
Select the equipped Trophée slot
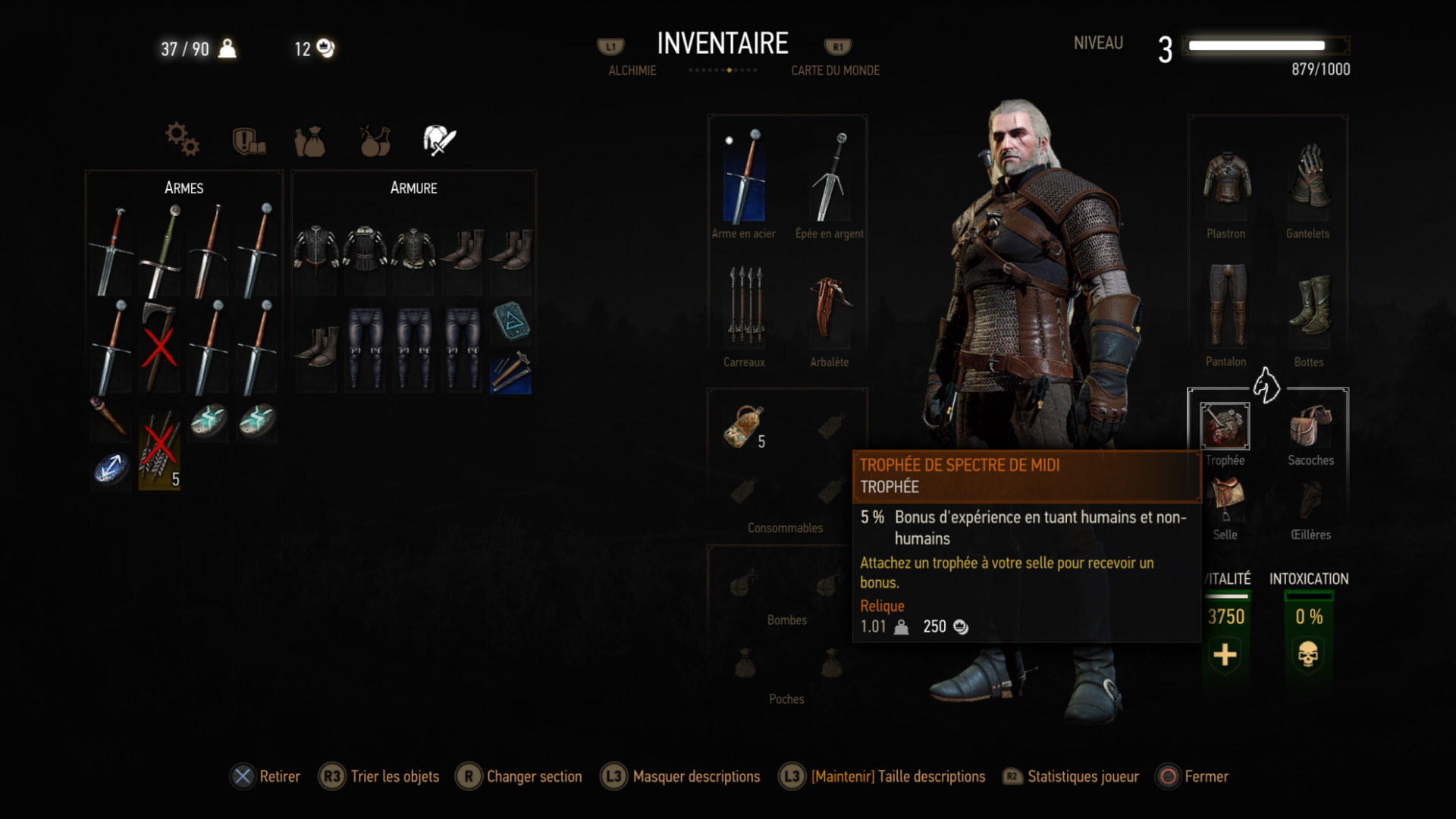click(x=1225, y=425)
